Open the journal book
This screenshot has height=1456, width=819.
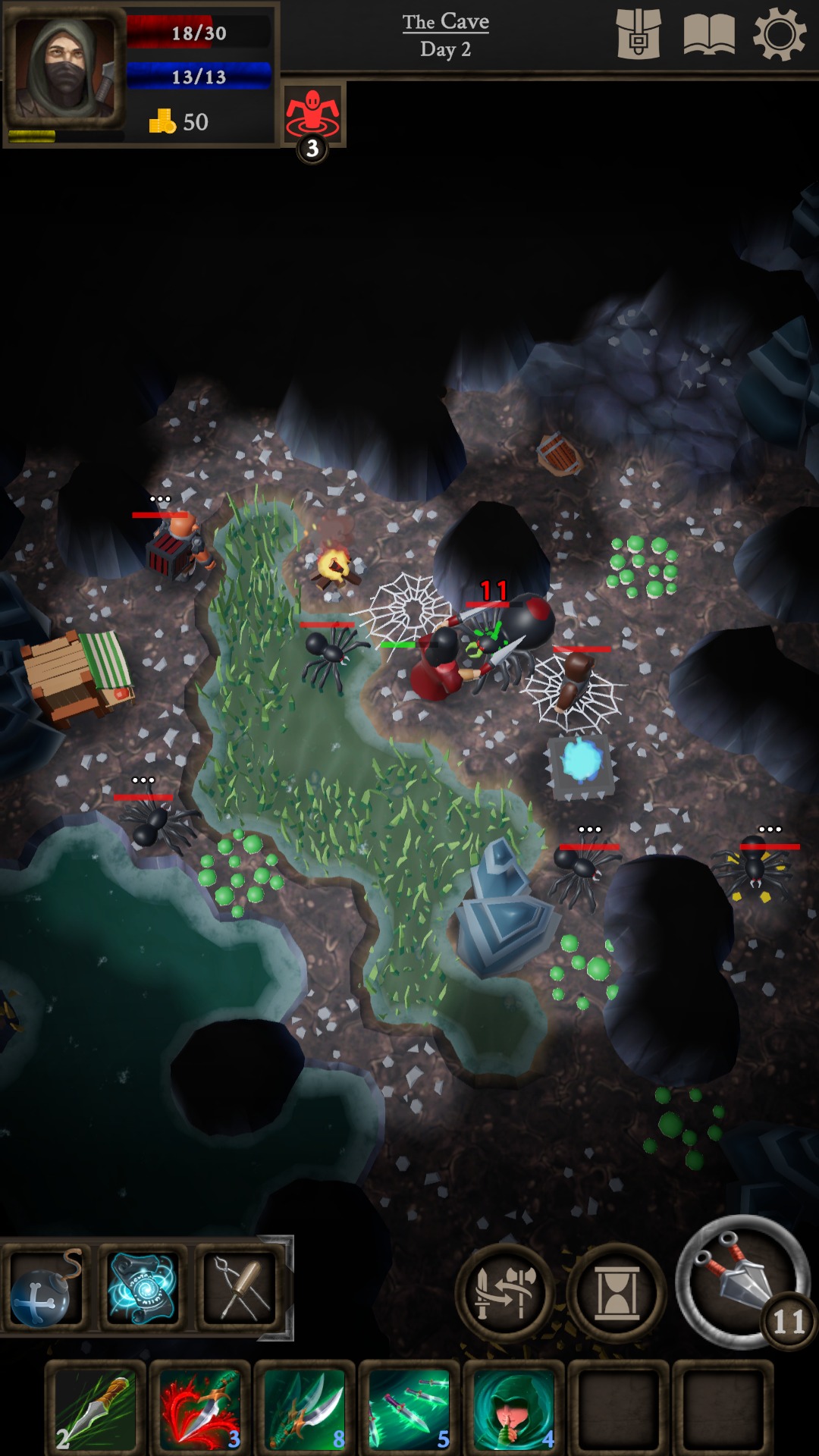click(708, 34)
